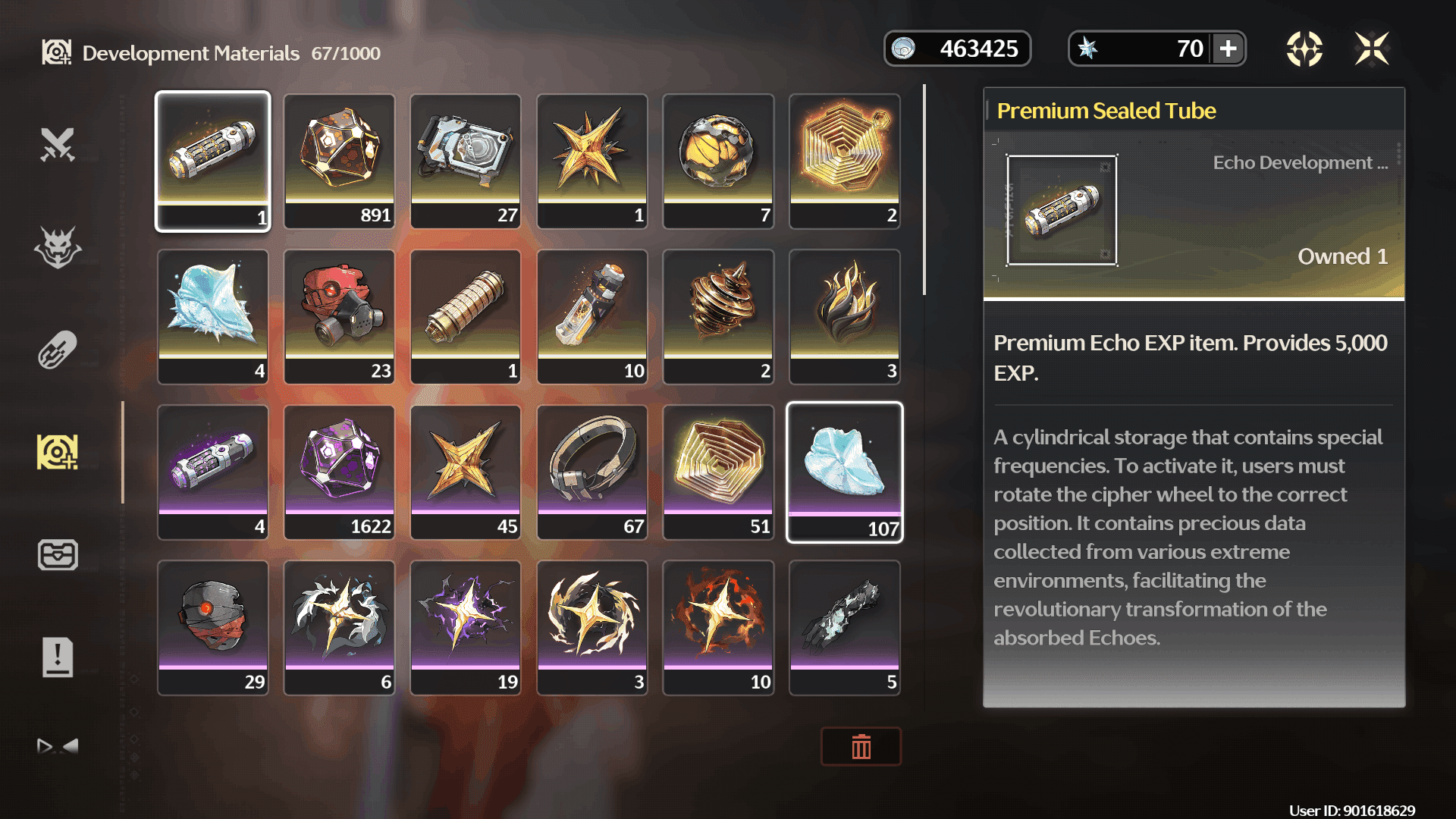Pick the purple polyhedron with 1622
The height and width of the screenshot is (819, 1456).
coord(339,472)
